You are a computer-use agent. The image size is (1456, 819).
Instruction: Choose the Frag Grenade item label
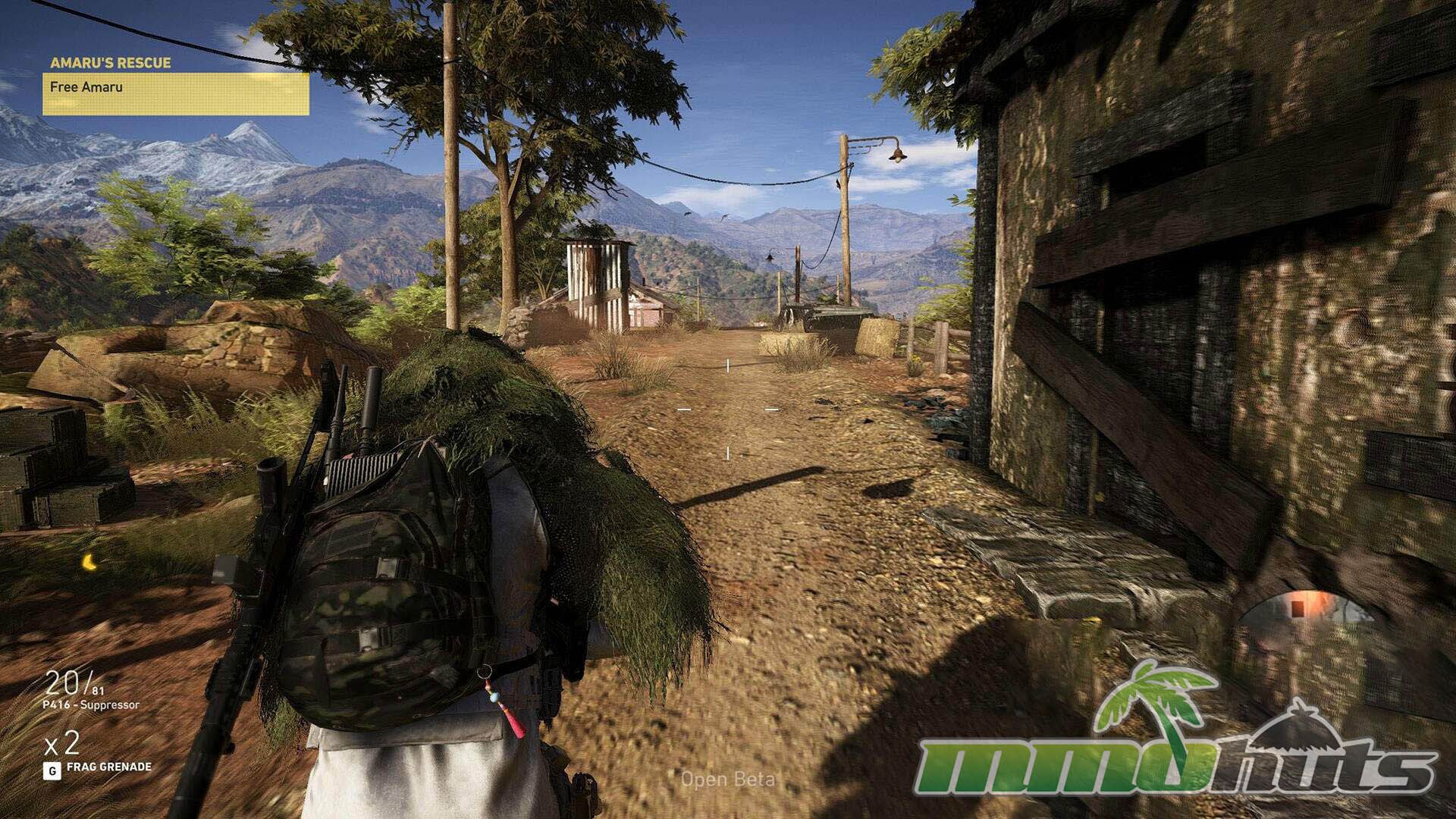pyautogui.click(x=108, y=767)
